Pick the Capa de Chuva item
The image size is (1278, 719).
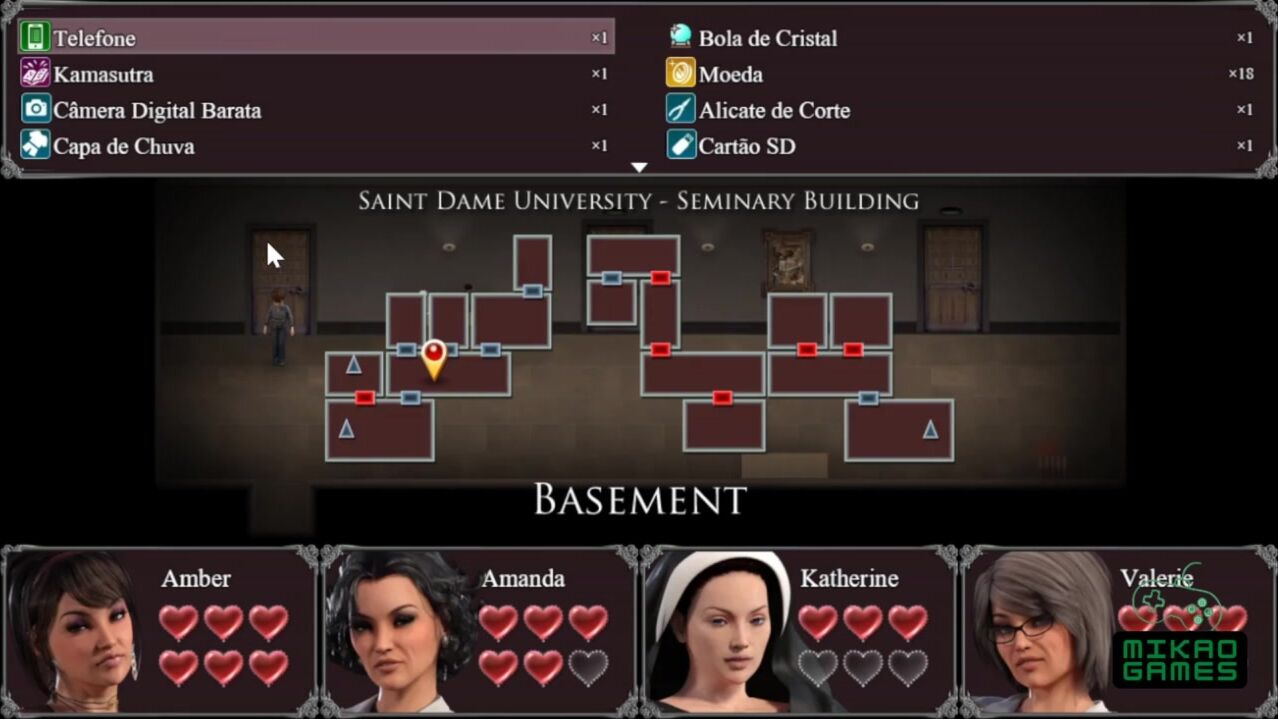[x=315, y=146]
